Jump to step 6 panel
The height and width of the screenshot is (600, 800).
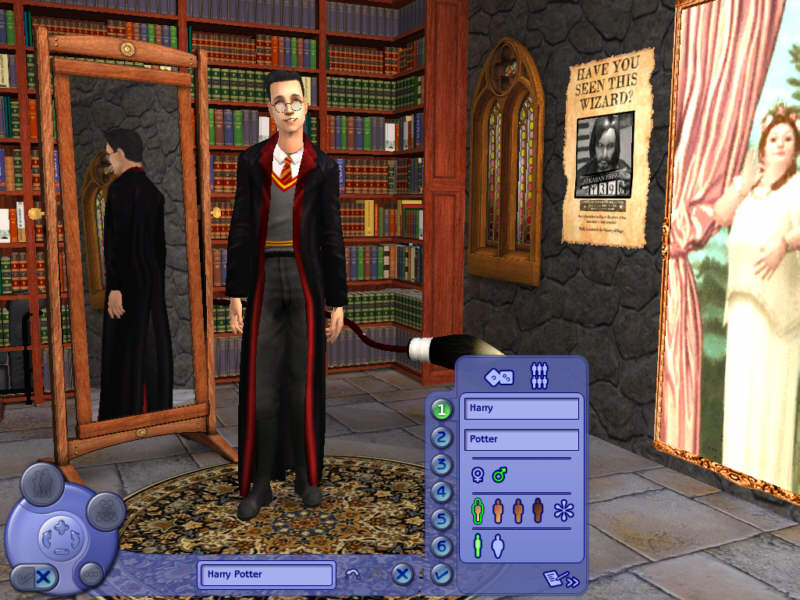pyautogui.click(x=442, y=546)
